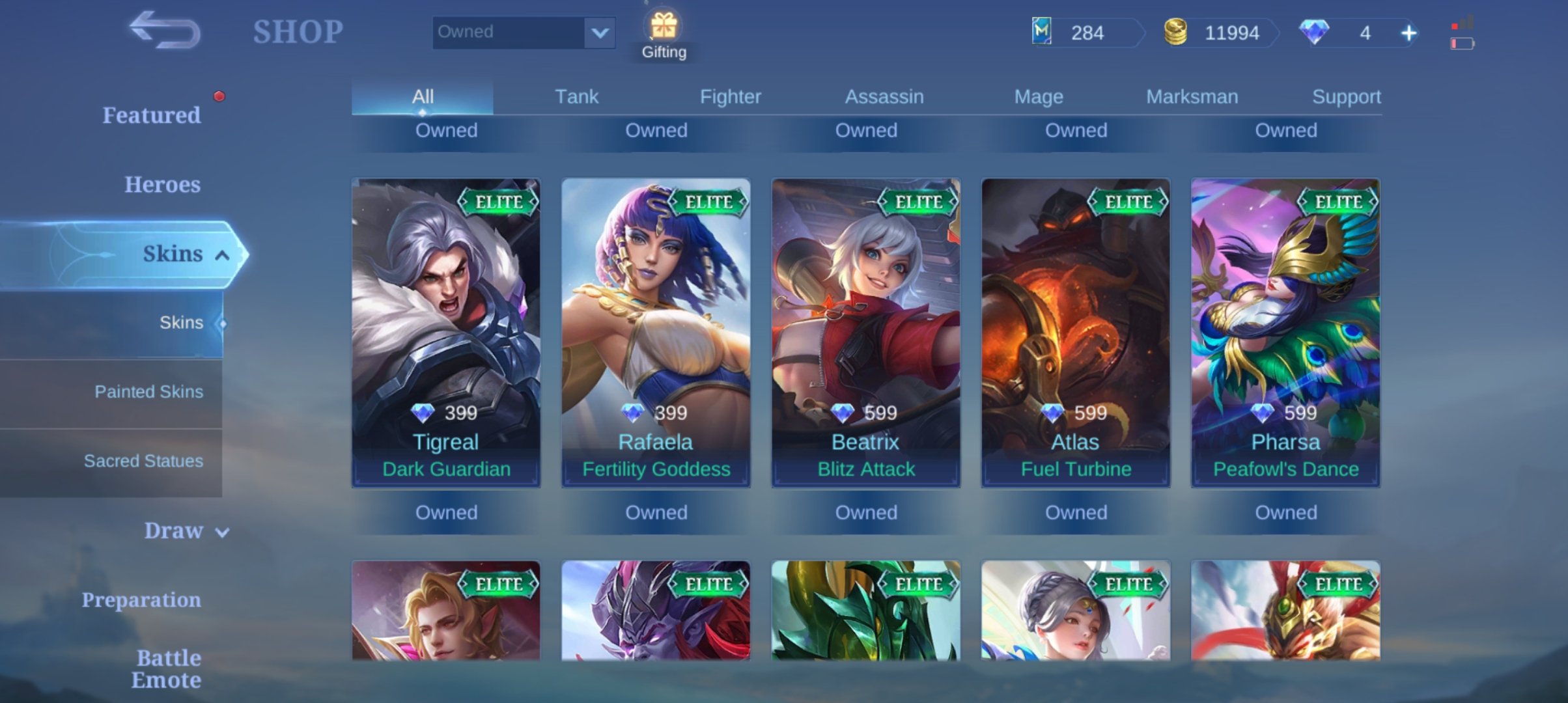1568x703 pixels.
Task: Expand the Draw menu section
Action: point(184,531)
